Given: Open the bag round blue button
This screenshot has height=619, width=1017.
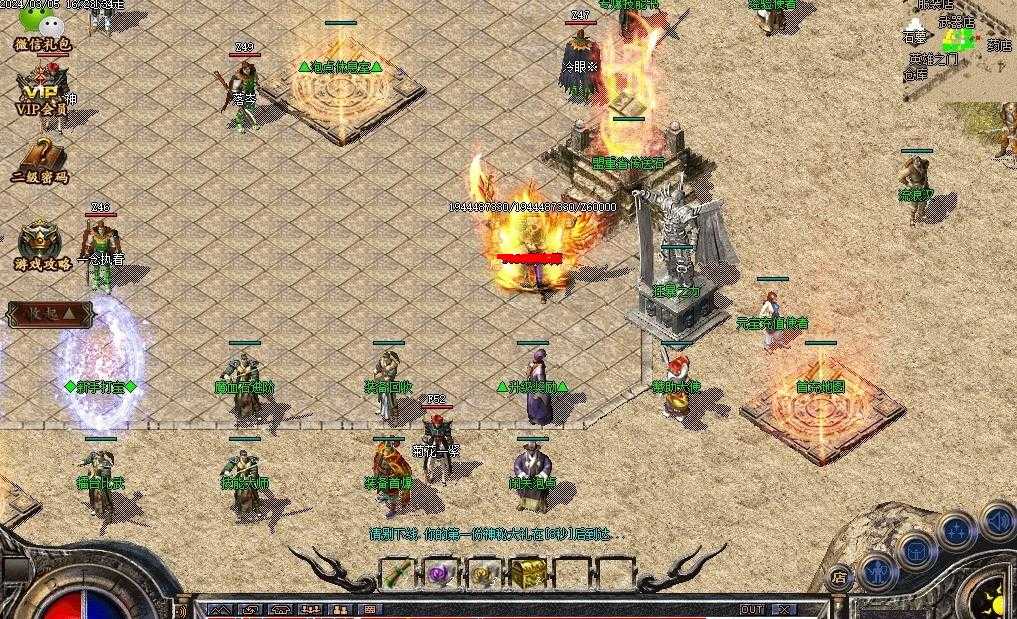Looking at the screenshot, I should pos(917,548).
